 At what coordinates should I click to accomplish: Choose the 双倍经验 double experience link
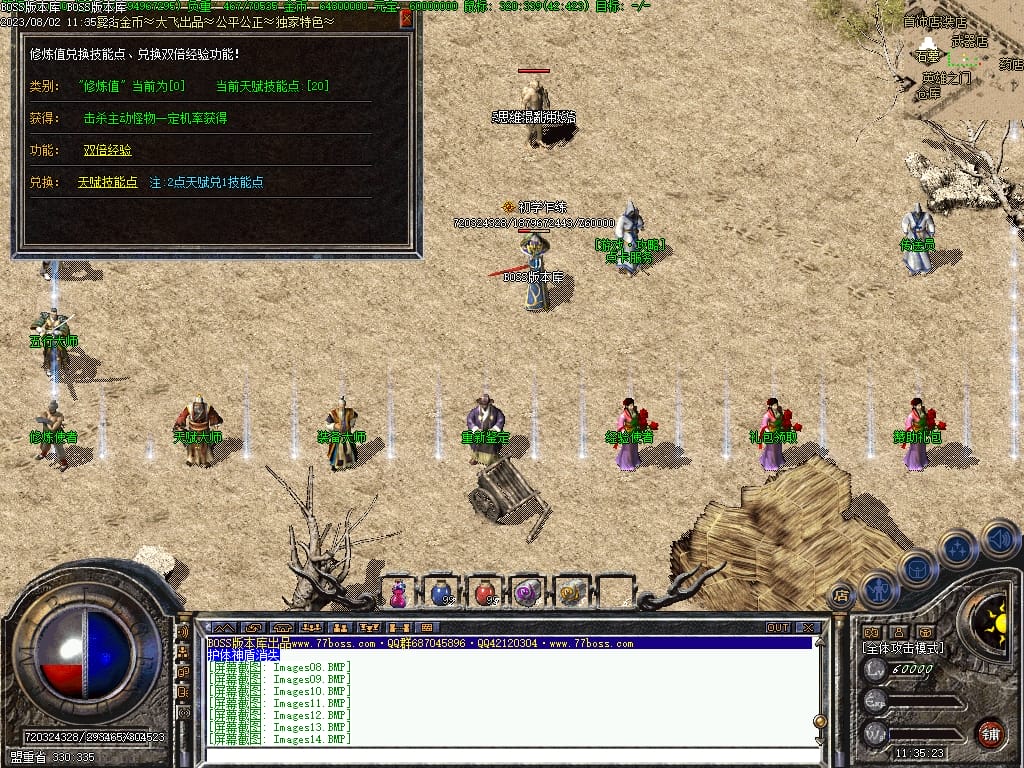(107, 150)
